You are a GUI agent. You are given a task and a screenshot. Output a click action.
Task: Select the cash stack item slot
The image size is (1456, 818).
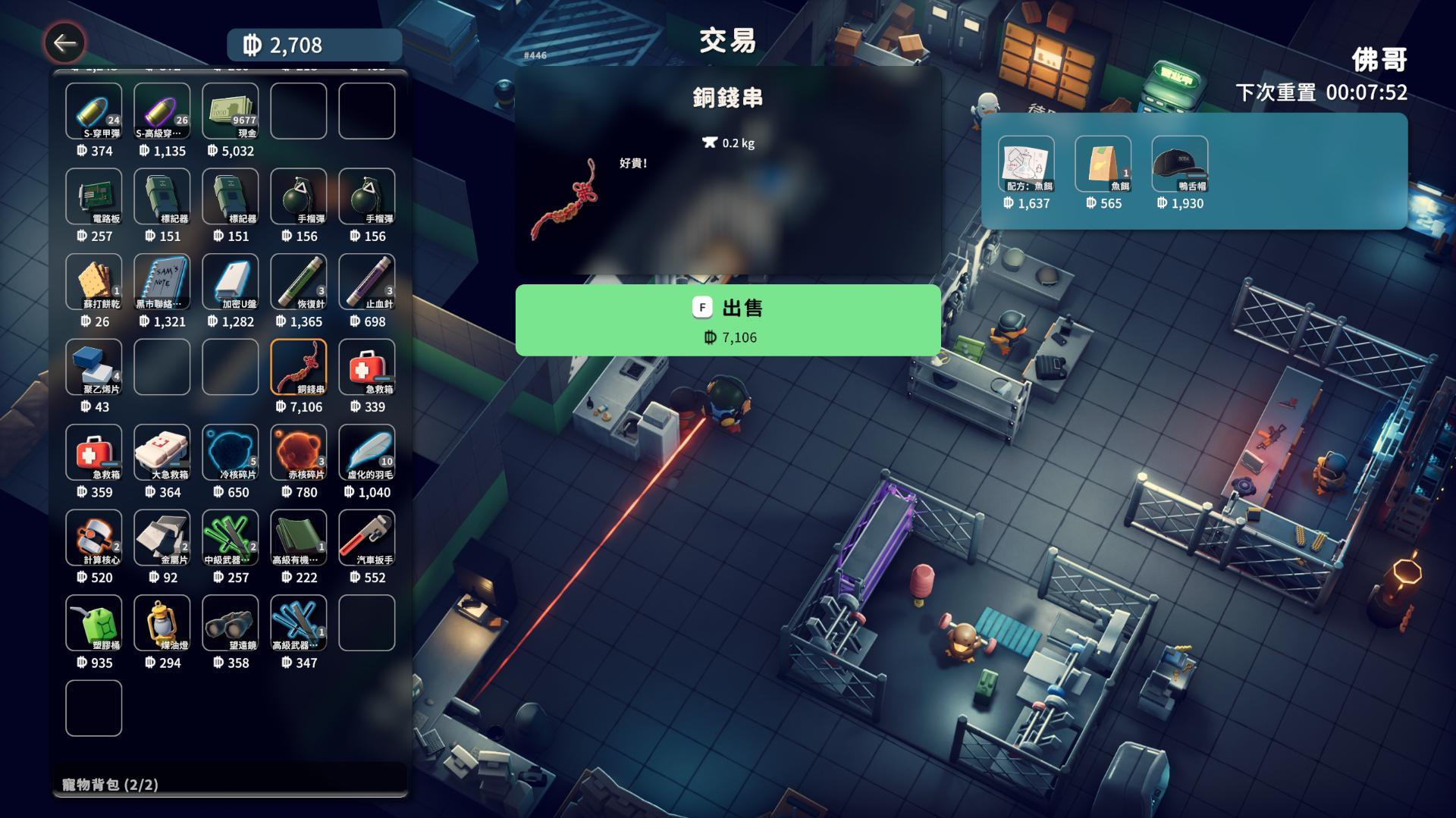pos(231,111)
